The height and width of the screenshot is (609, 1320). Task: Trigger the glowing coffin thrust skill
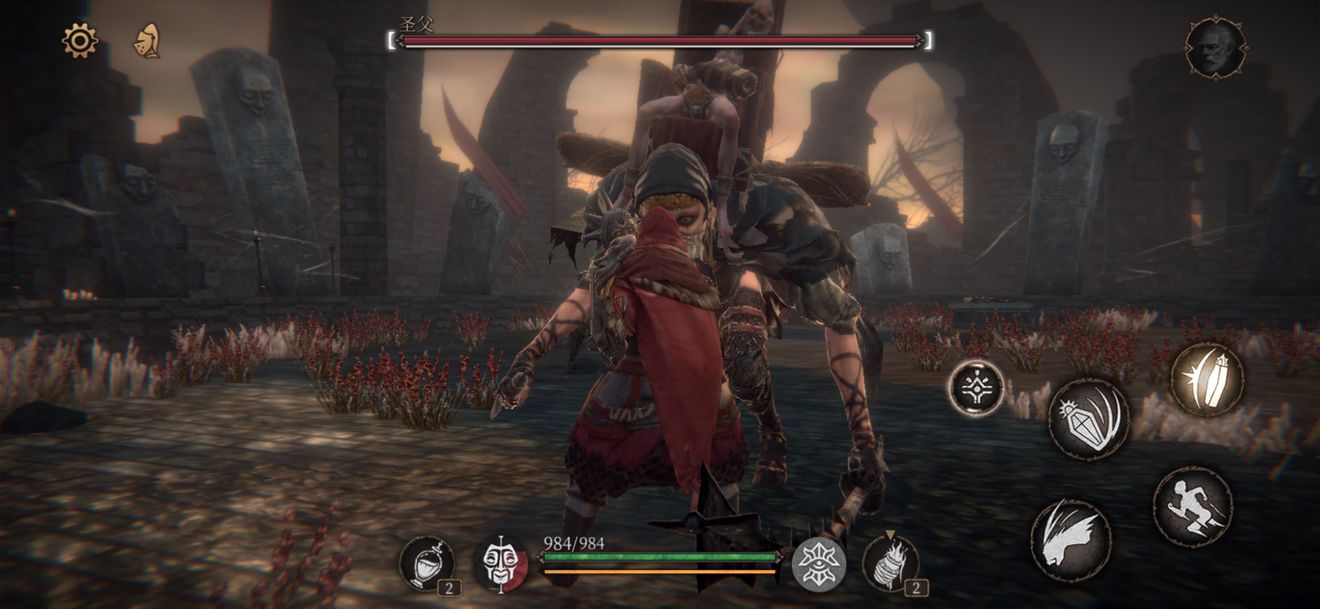(x=1207, y=380)
